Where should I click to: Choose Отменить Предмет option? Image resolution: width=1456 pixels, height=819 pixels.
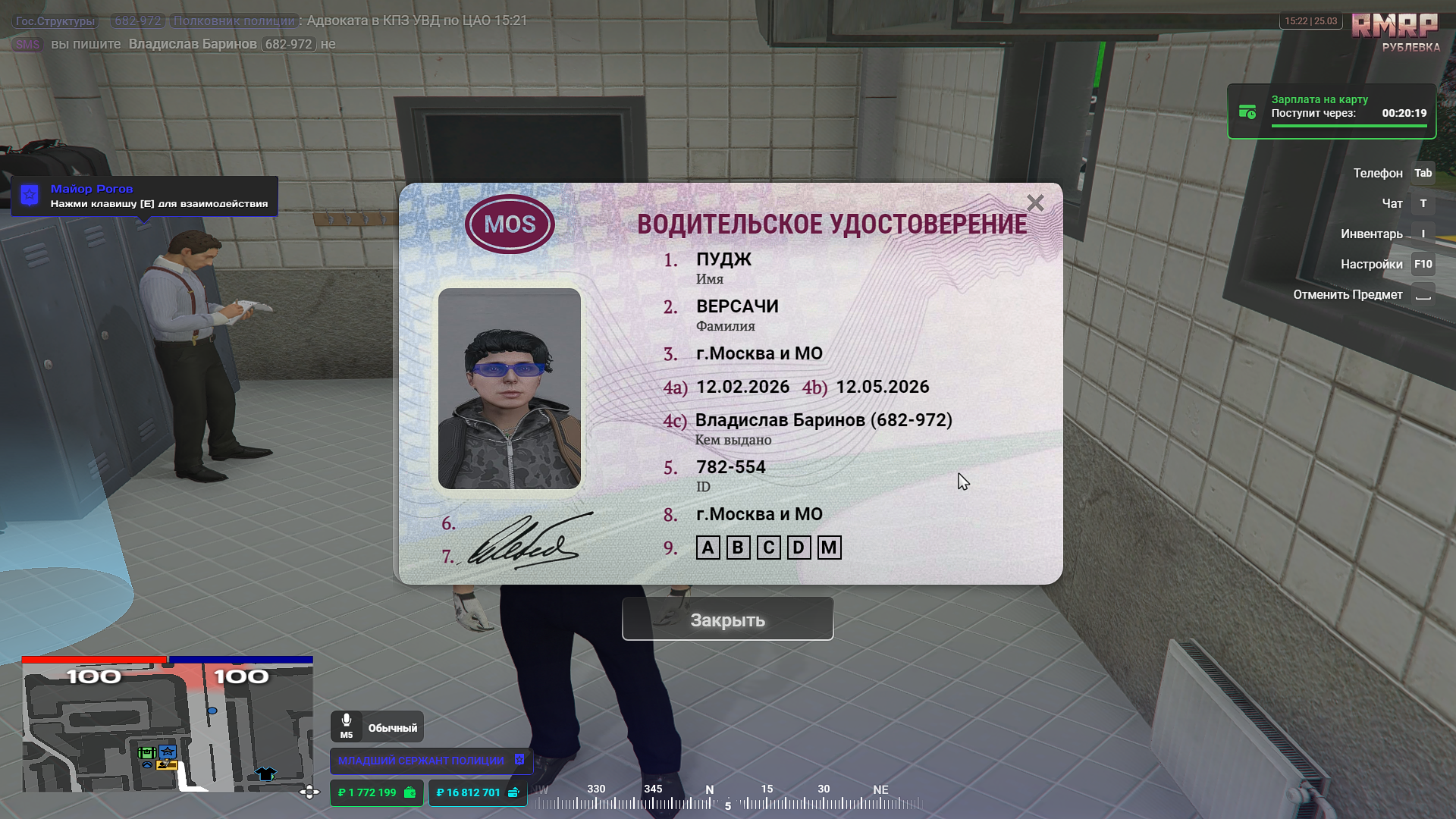point(1348,295)
